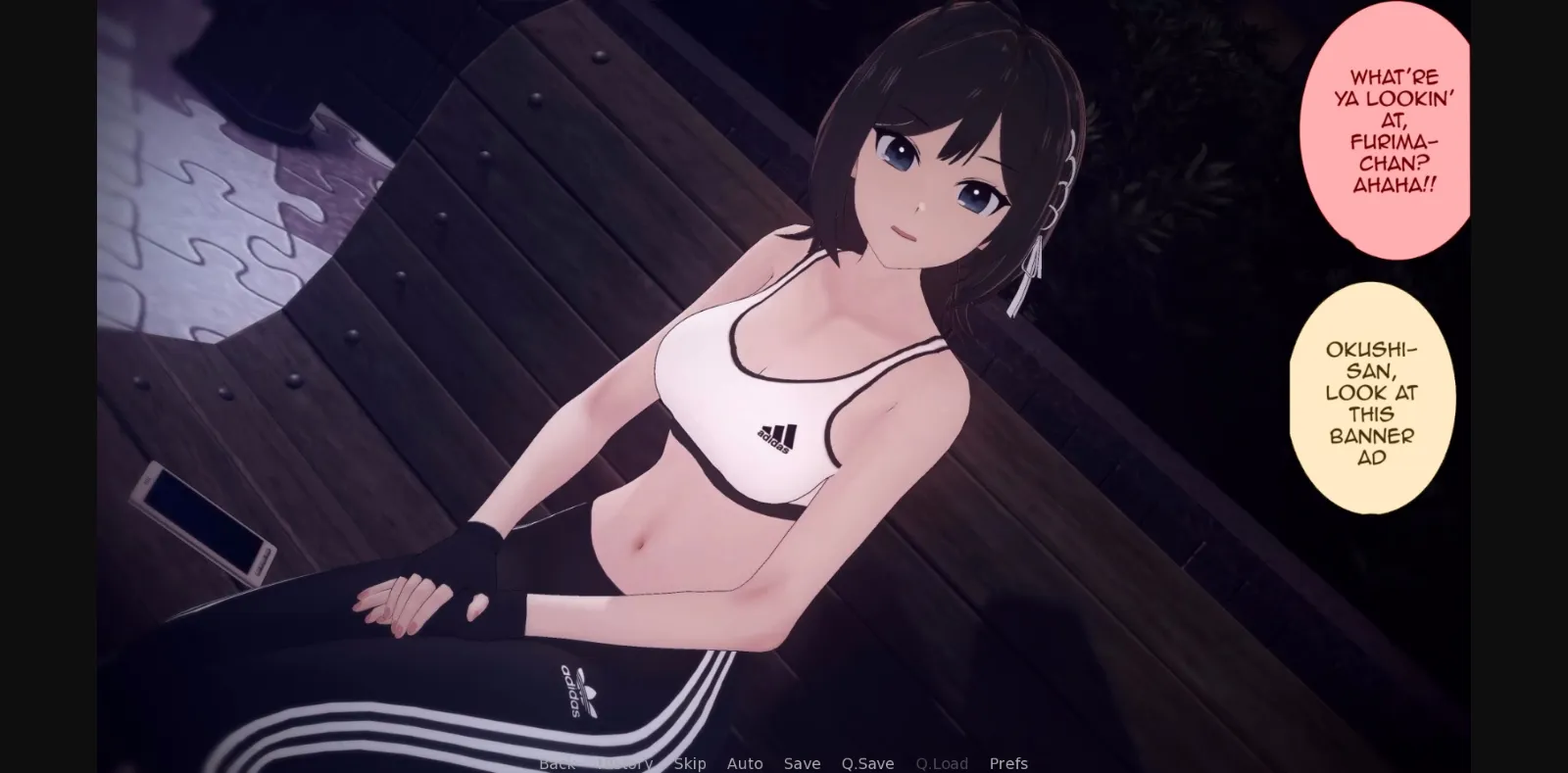Click Q.Load to load quick save
The width and height of the screenshot is (1568, 773).
(x=942, y=762)
